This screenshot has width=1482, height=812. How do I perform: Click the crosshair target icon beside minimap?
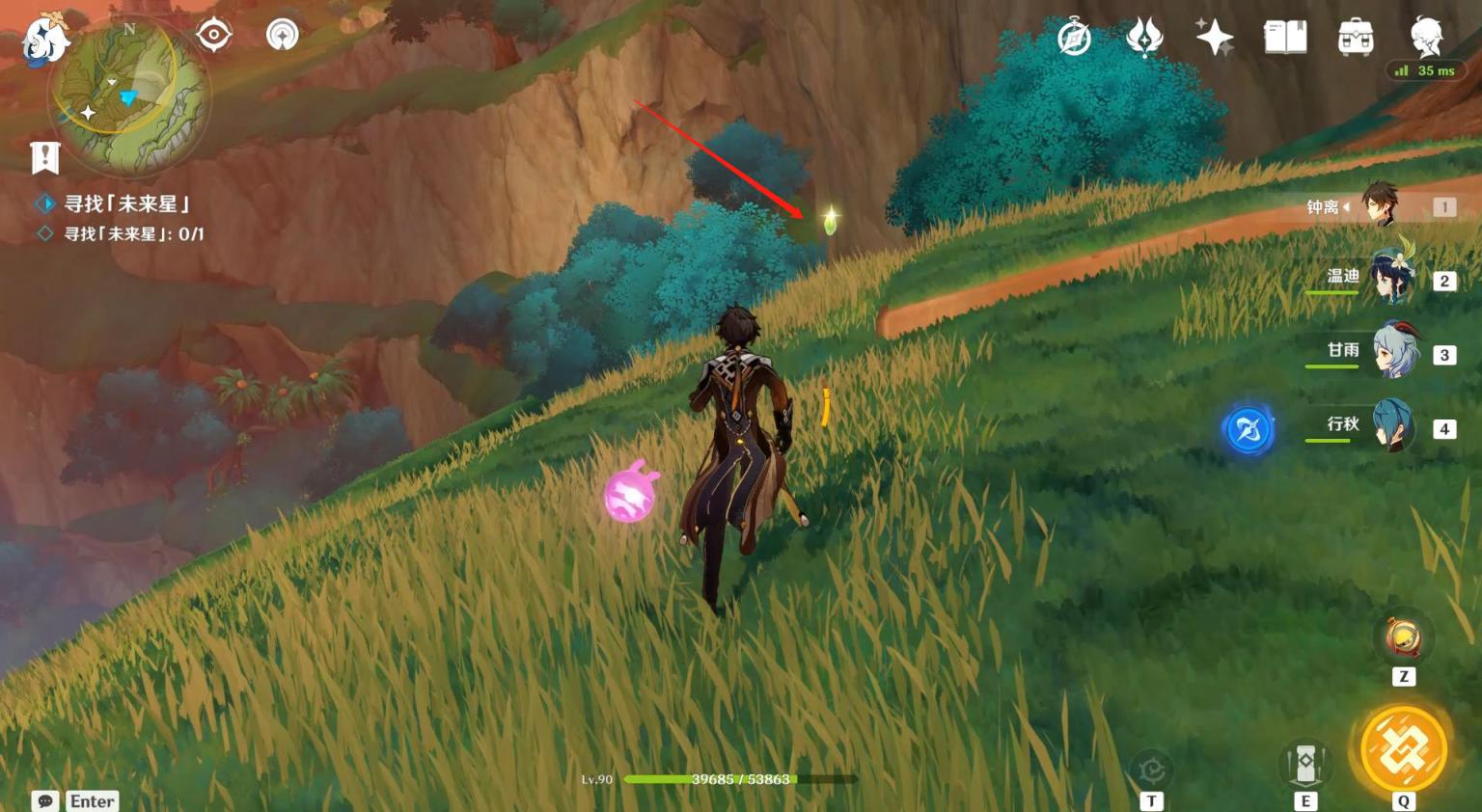213,35
